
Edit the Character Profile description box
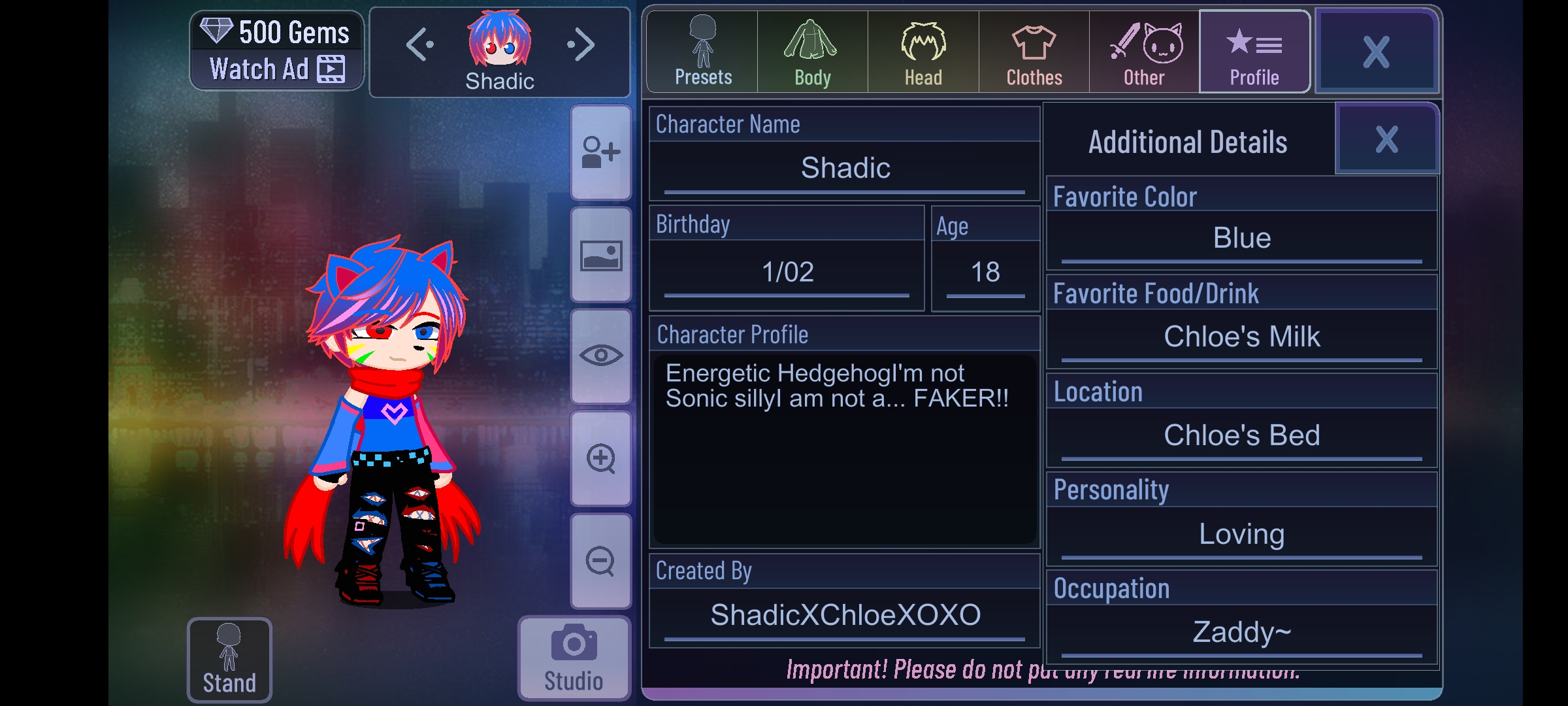pyautogui.click(x=845, y=448)
